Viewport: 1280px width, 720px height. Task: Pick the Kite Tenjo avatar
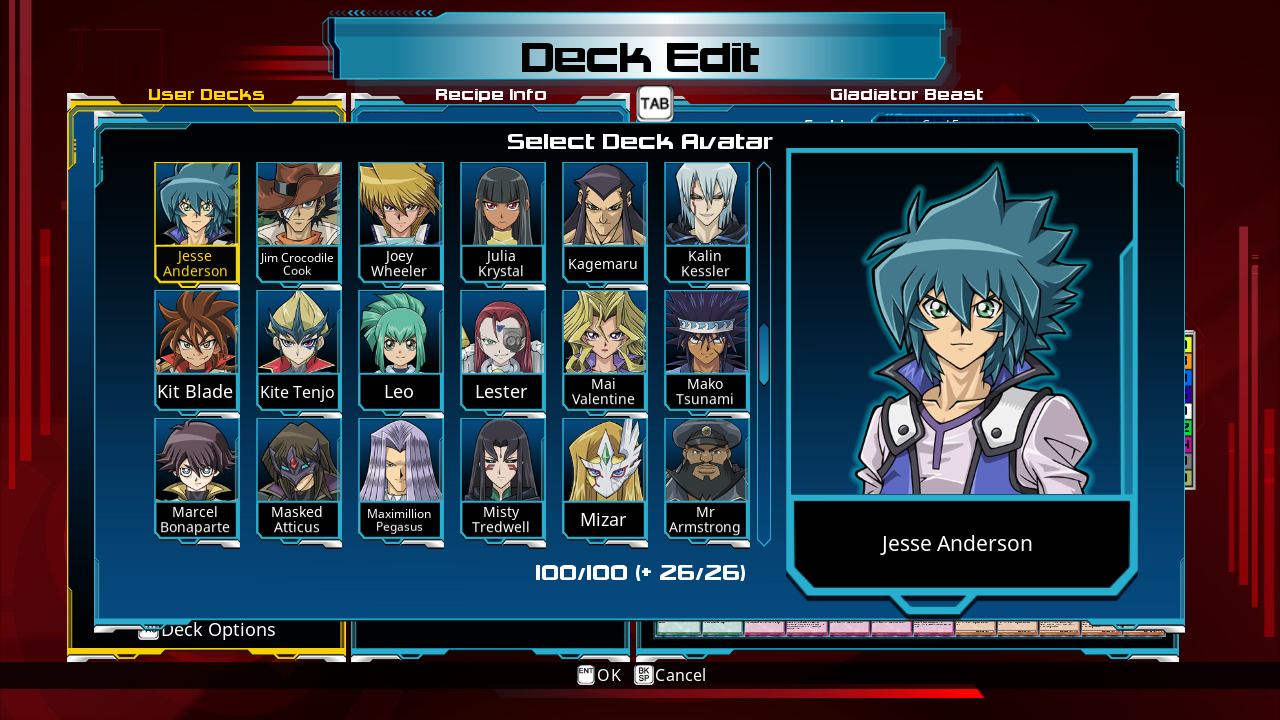[x=298, y=335]
